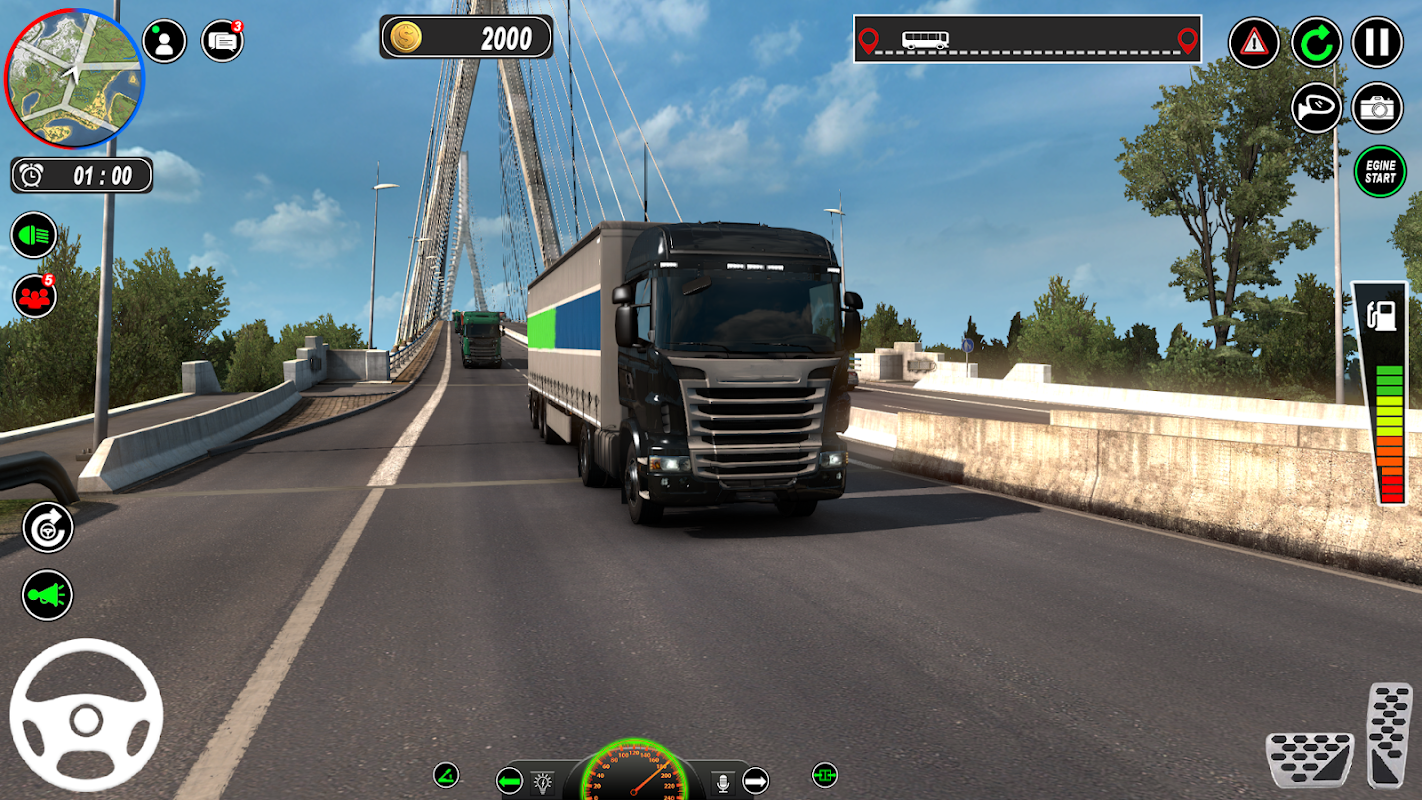Toggle the light bulb dashboard button
The image size is (1422, 800).
[x=542, y=781]
